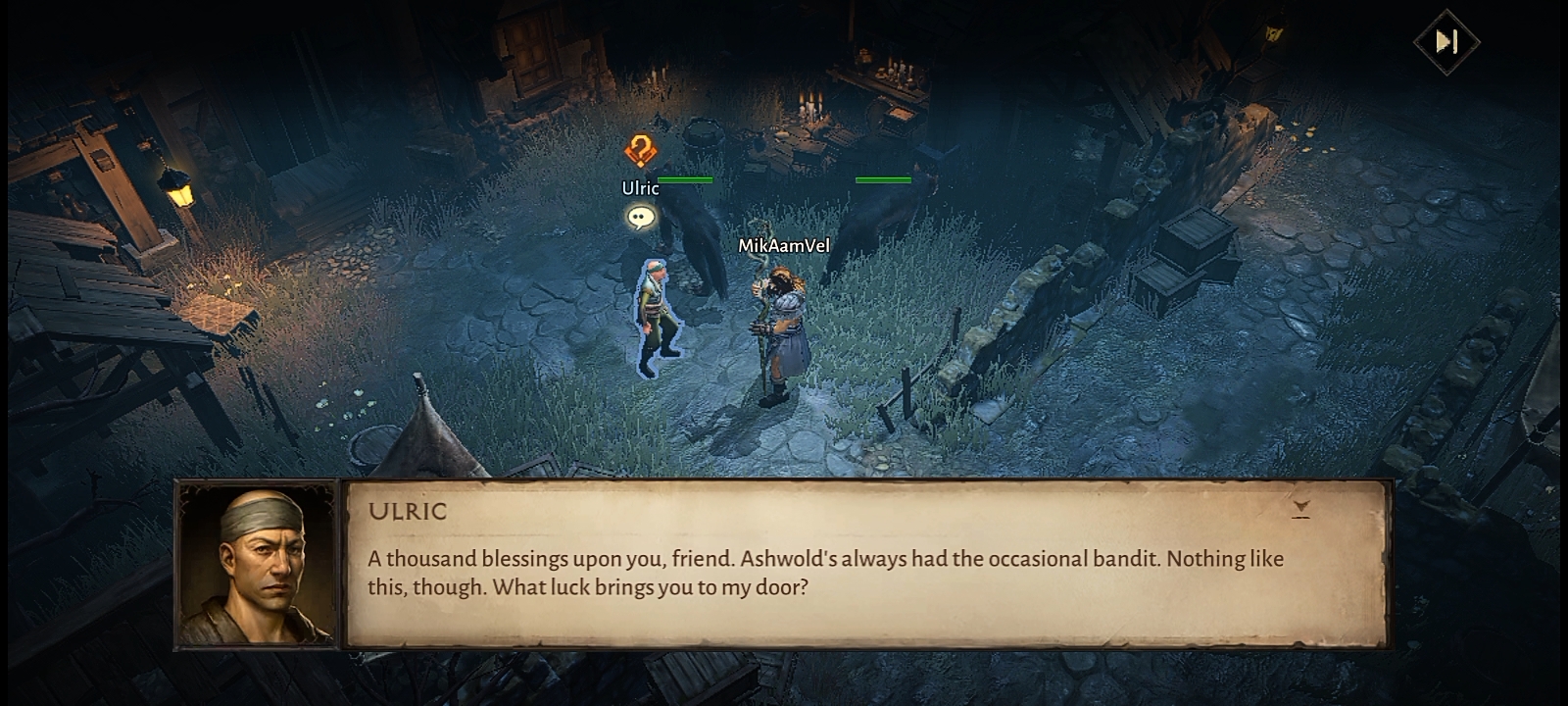
Task: Select the orange quest marker above Ulric
Action: (x=641, y=151)
